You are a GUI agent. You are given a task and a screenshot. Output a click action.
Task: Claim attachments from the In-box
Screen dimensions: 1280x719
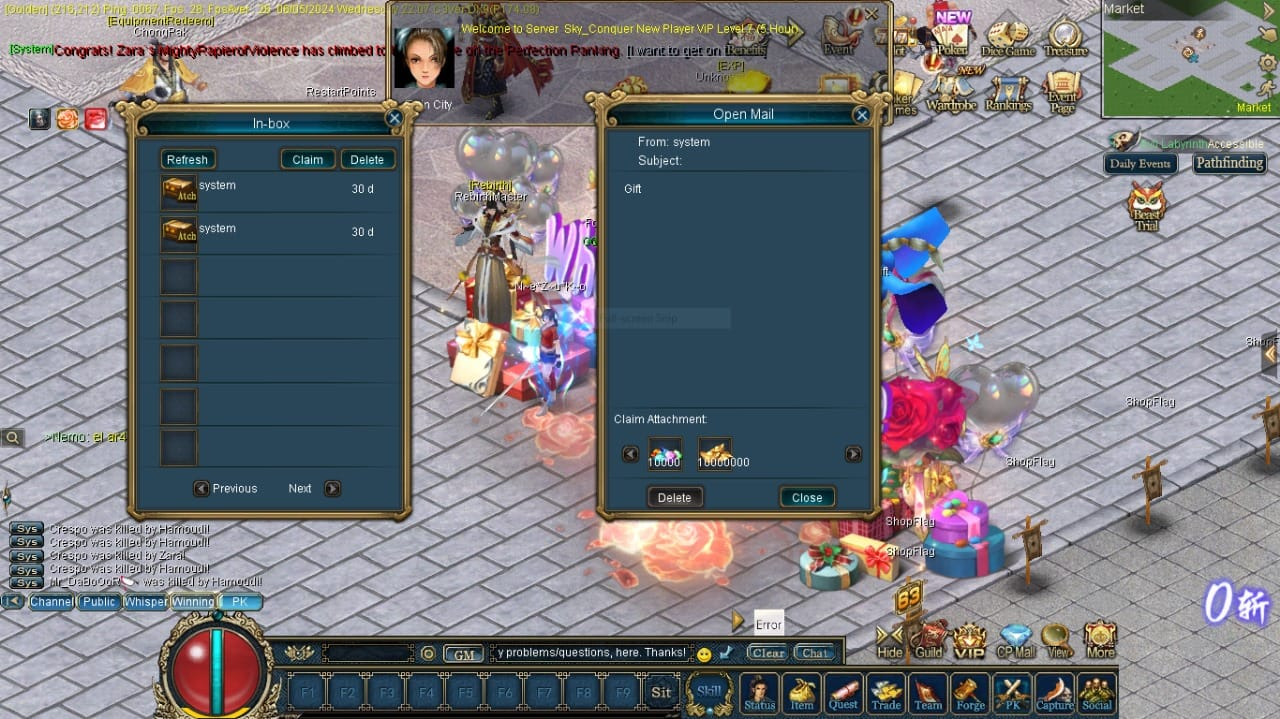307,160
